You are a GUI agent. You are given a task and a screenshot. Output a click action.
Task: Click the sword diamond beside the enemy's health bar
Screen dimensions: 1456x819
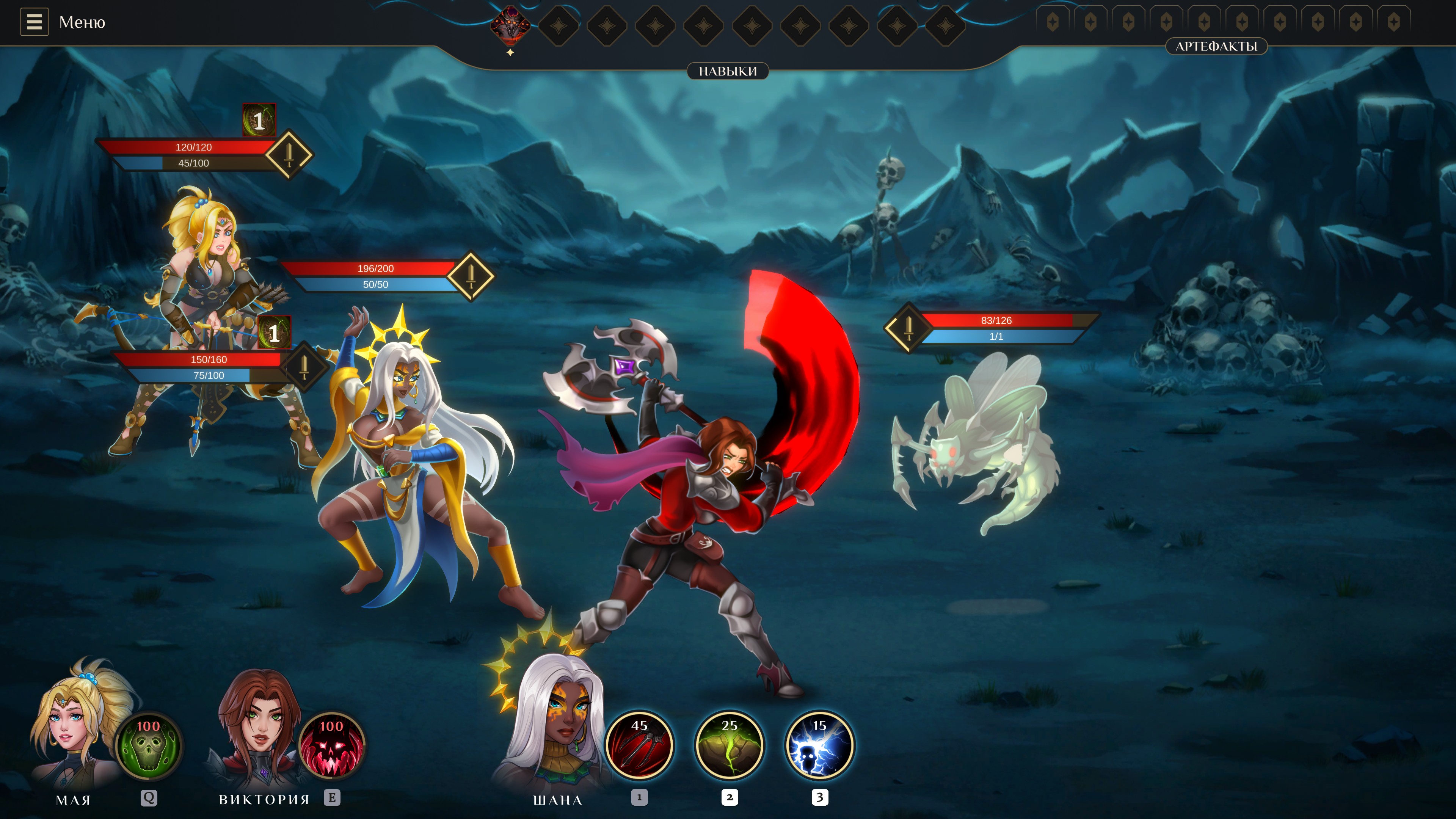(908, 327)
